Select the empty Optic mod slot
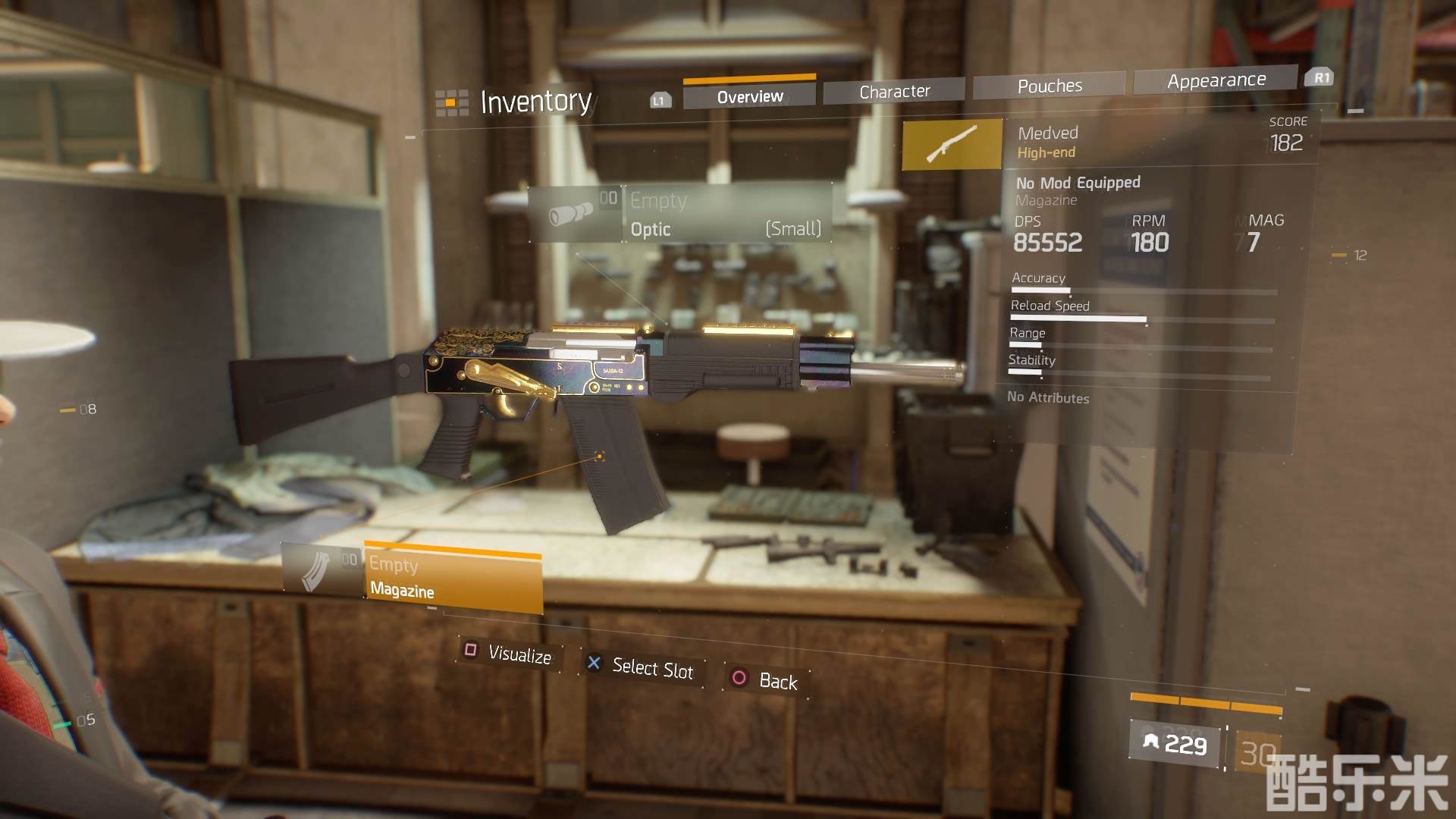Screen dimensions: 1456x819 pyautogui.click(x=681, y=214)
